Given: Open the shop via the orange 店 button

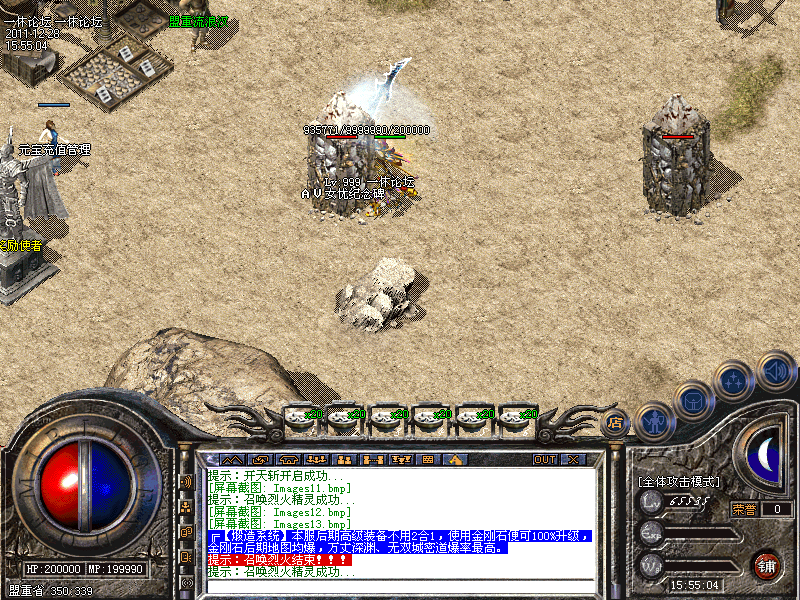Looking at the screenshot, I should pyautogui.click(x=615, y=422).
